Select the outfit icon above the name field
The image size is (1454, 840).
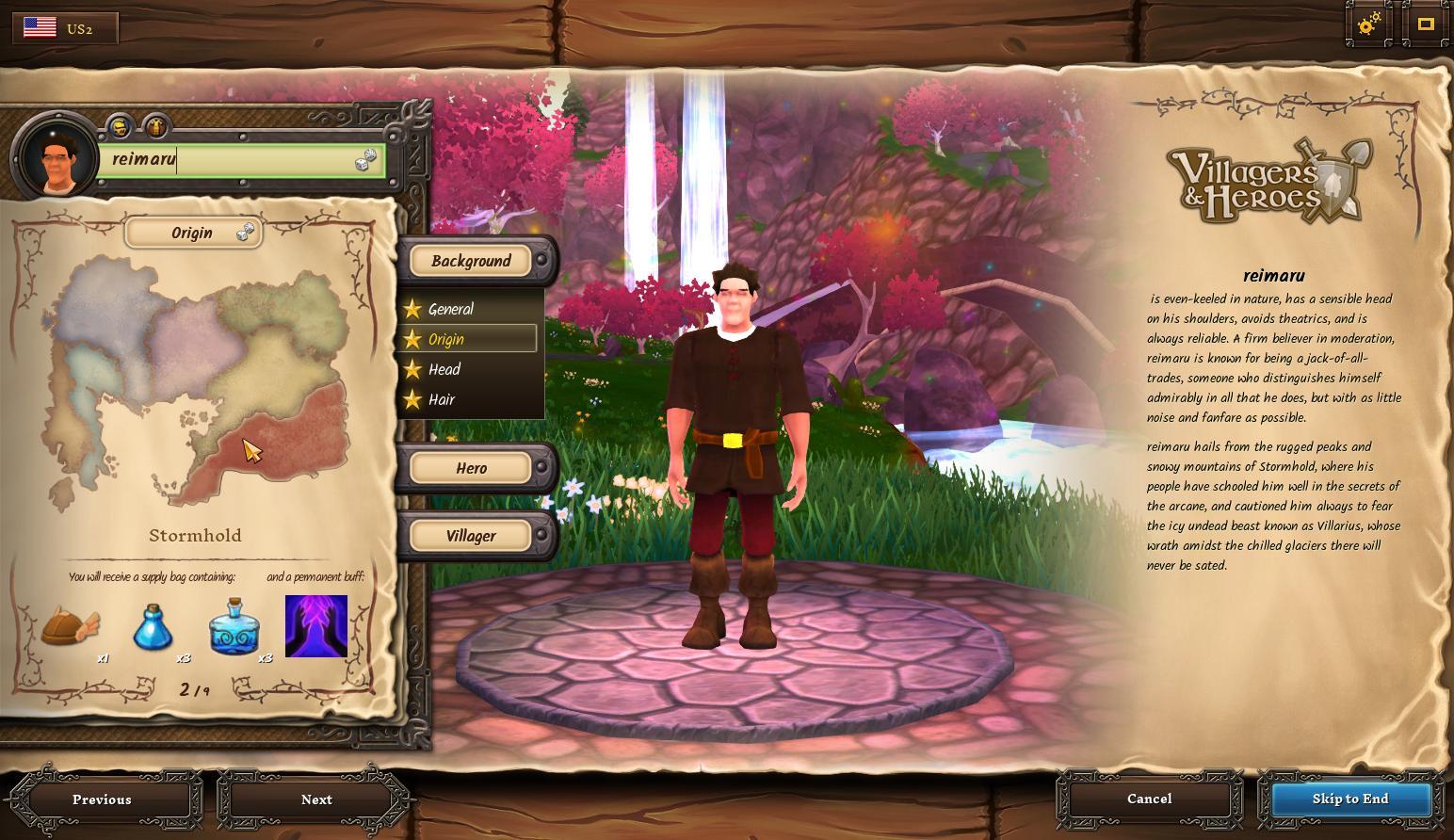[x=153, y=127]
